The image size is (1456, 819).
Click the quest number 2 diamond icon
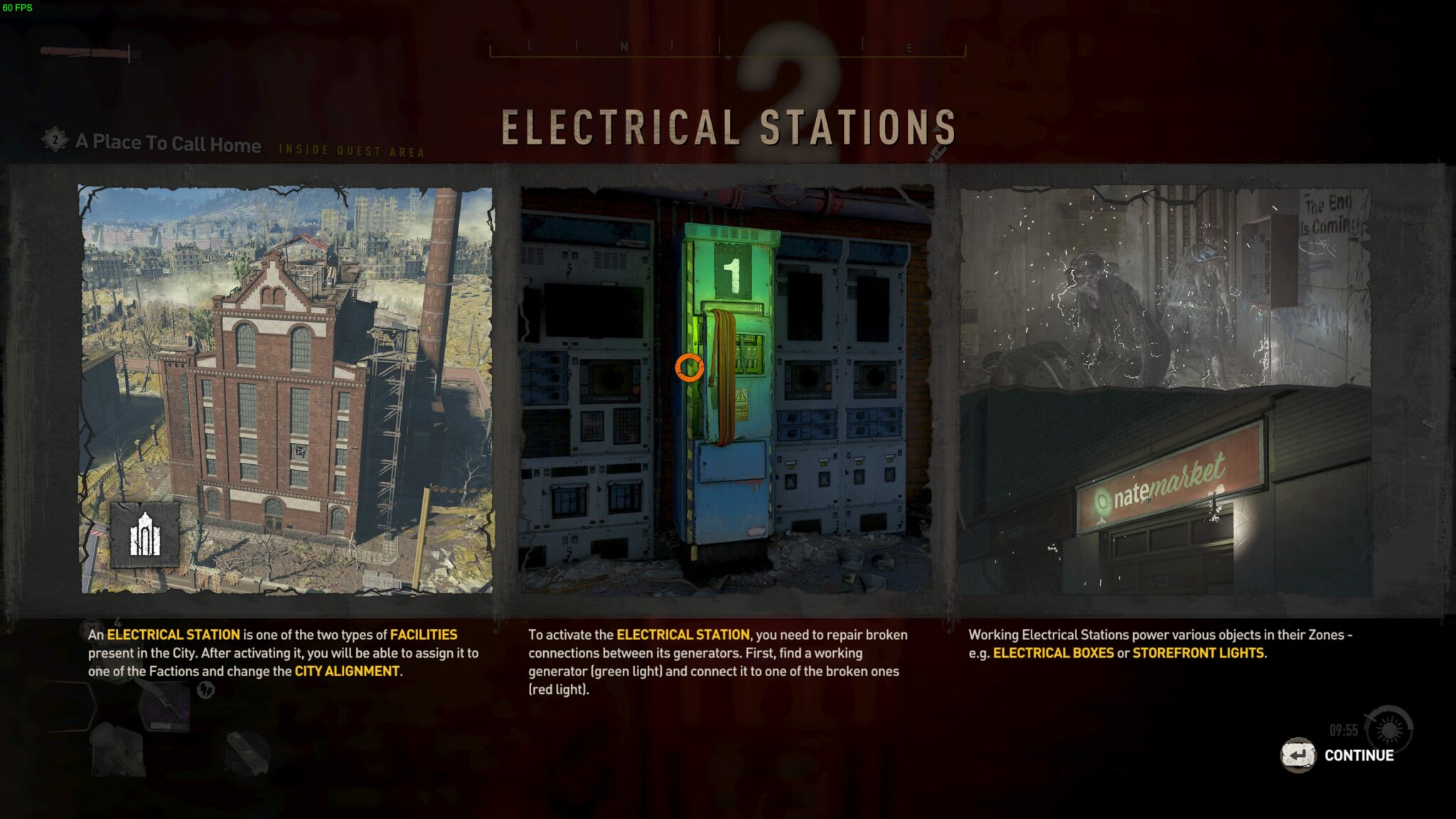click(53, 141)
